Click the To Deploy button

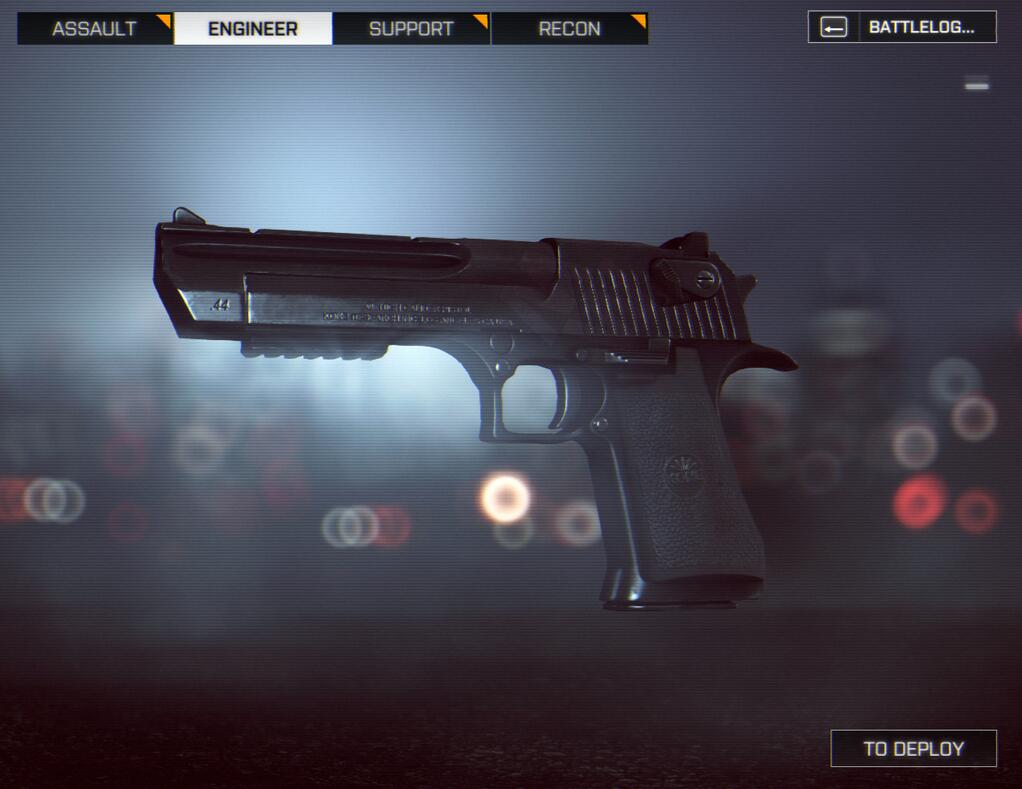(x=913, y=748)
